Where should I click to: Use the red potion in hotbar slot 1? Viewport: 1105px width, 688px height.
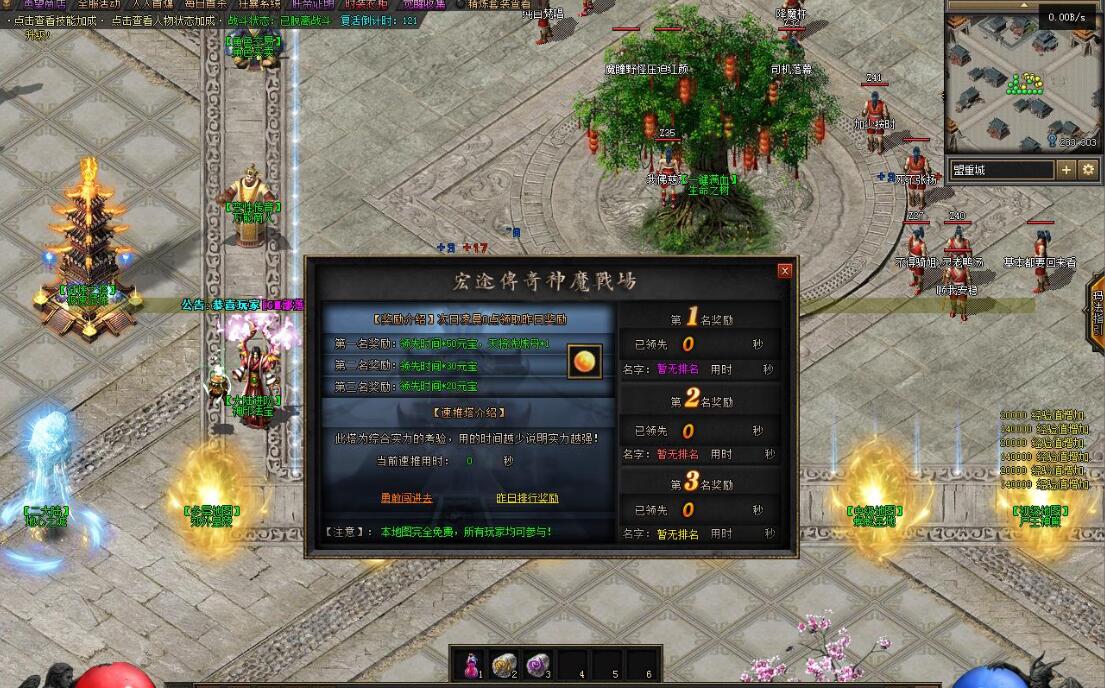[x=471, y=663]
